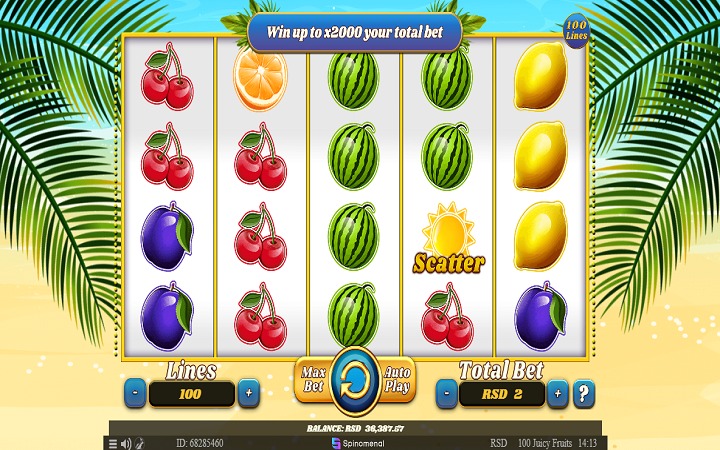Activate Auto Play
The image size is (720, 450).
(x=398, y=380)
